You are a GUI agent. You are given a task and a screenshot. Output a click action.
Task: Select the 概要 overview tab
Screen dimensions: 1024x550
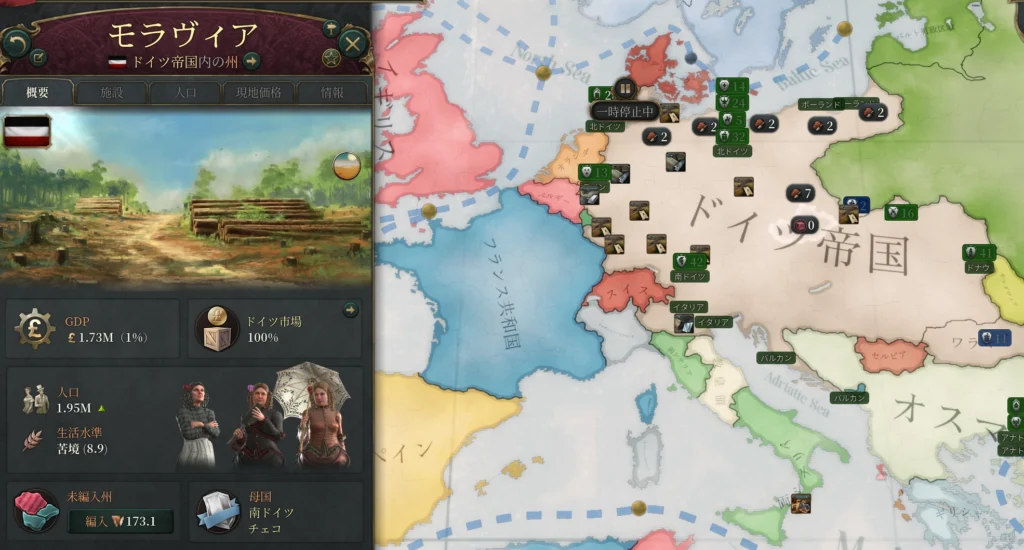[x=38, y=93]
